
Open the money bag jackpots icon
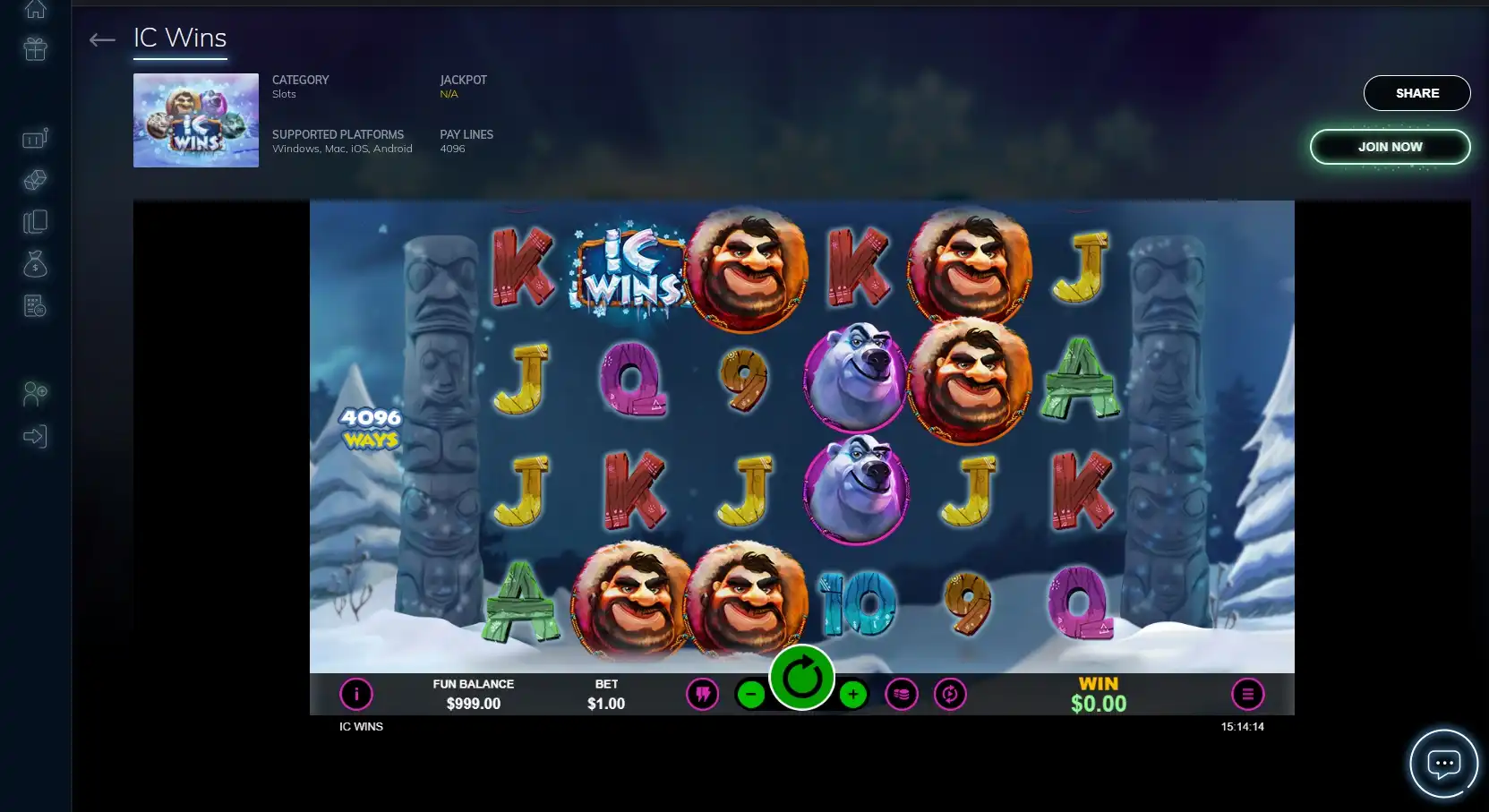click(x=36, y=264)
